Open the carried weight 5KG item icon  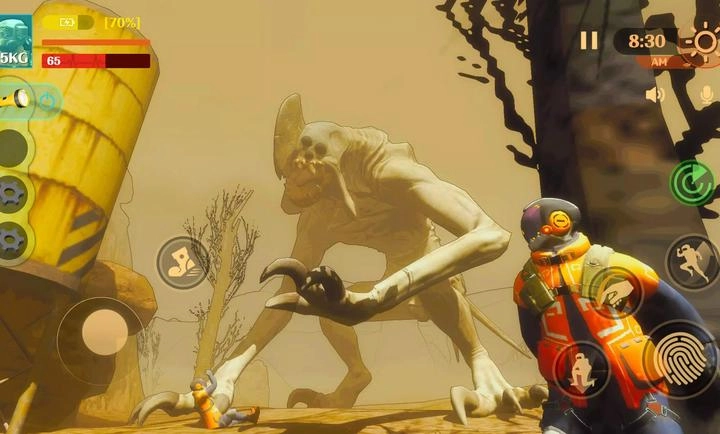click(x=15, y=42)
